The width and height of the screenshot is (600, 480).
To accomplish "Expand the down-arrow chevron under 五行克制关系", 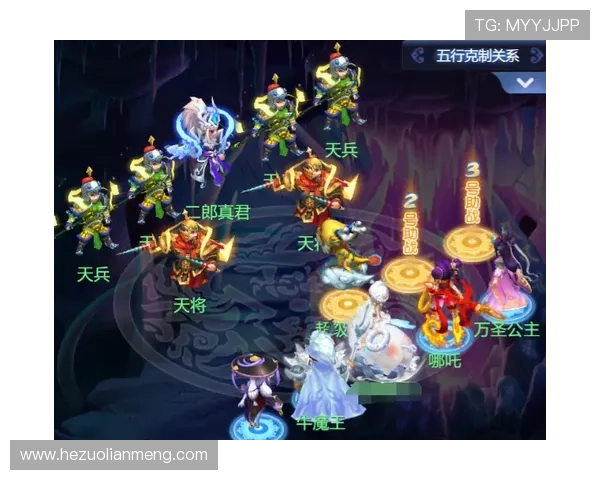I will pyautogui.click(x=527, y=83).
